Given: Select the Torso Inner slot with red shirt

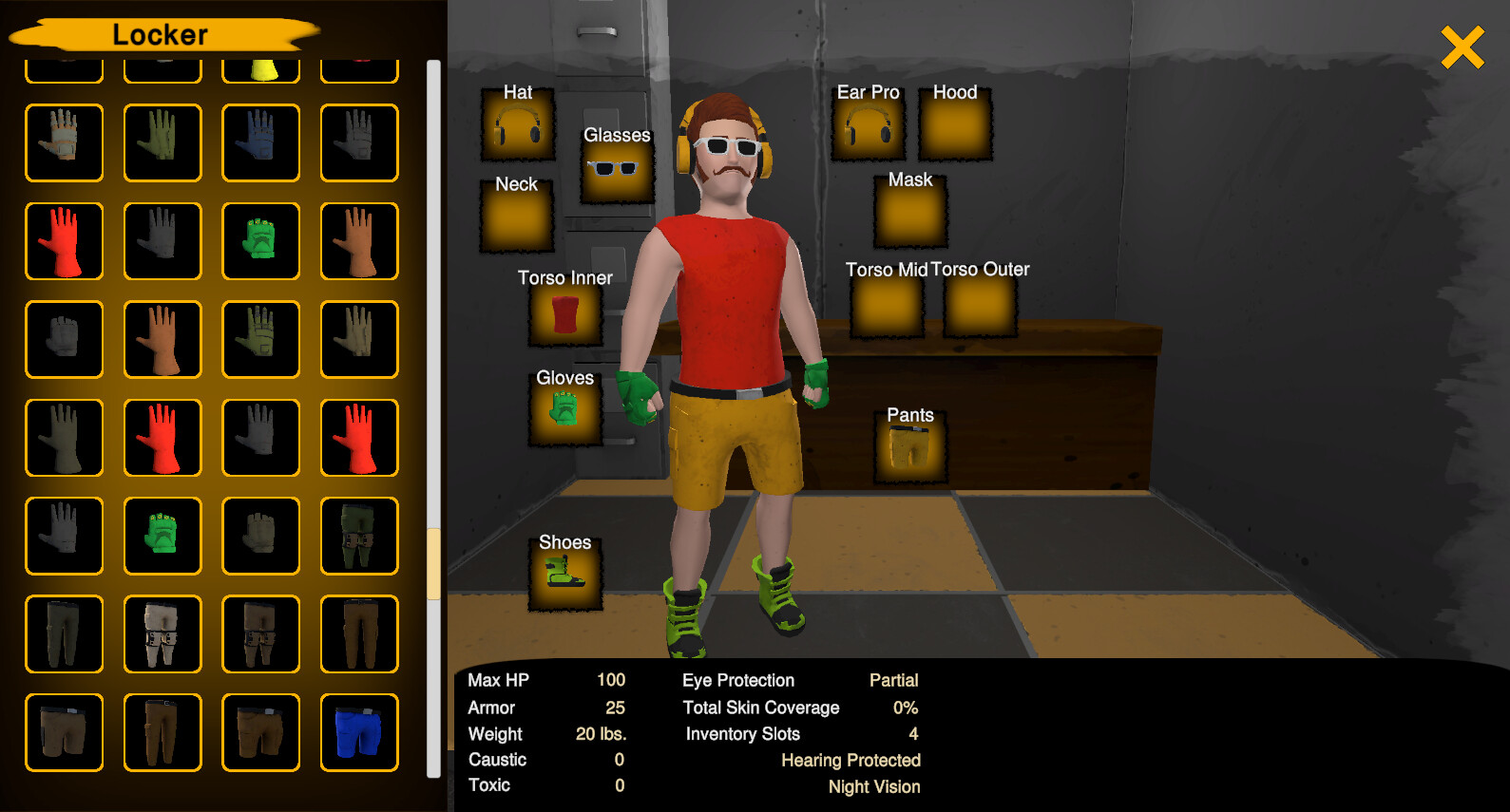Looking at the screenshot, I should [x=564, y=314].
